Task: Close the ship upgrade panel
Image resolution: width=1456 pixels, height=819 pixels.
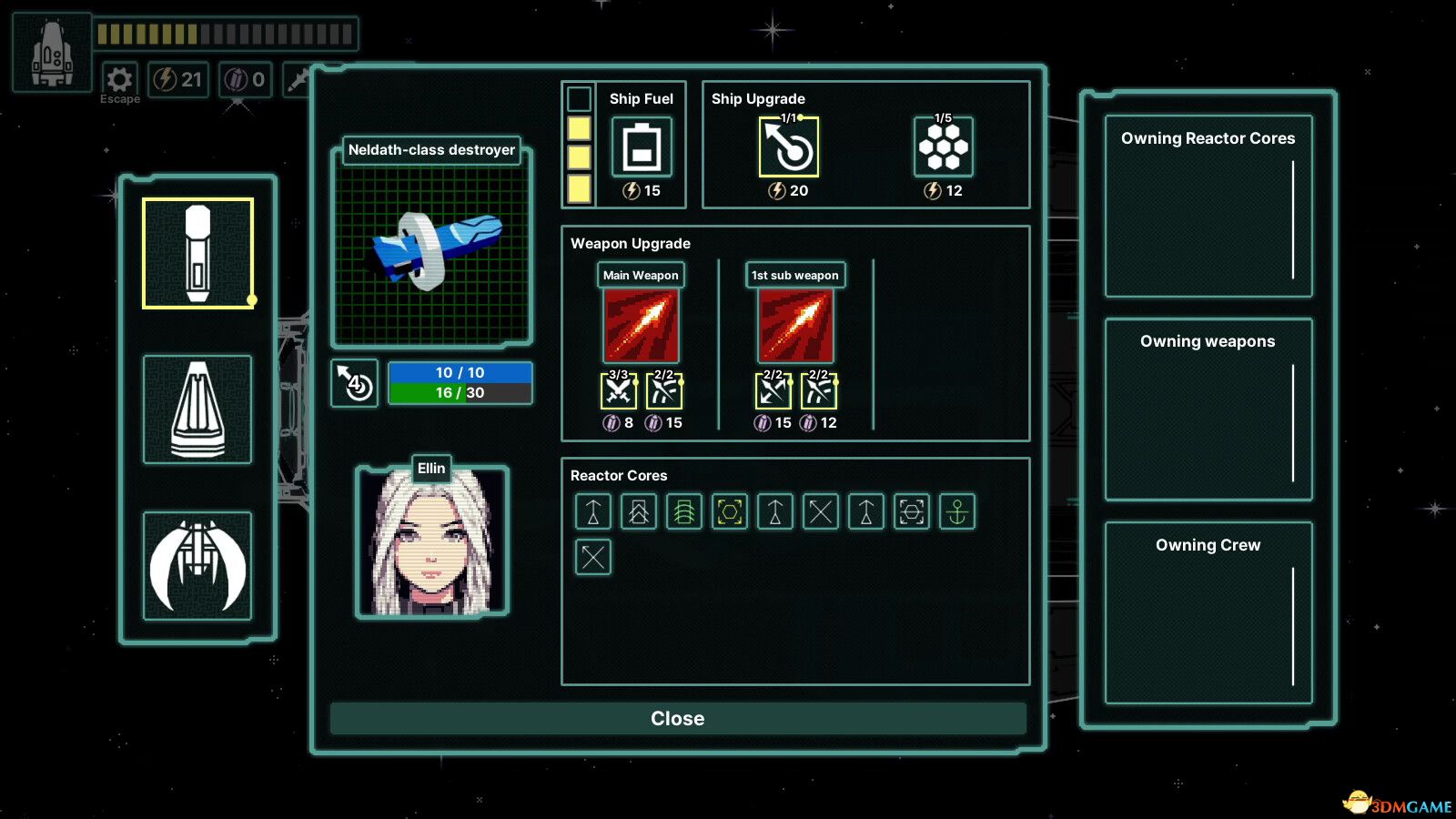Action: pyautogui.click(x=678, y=718)
